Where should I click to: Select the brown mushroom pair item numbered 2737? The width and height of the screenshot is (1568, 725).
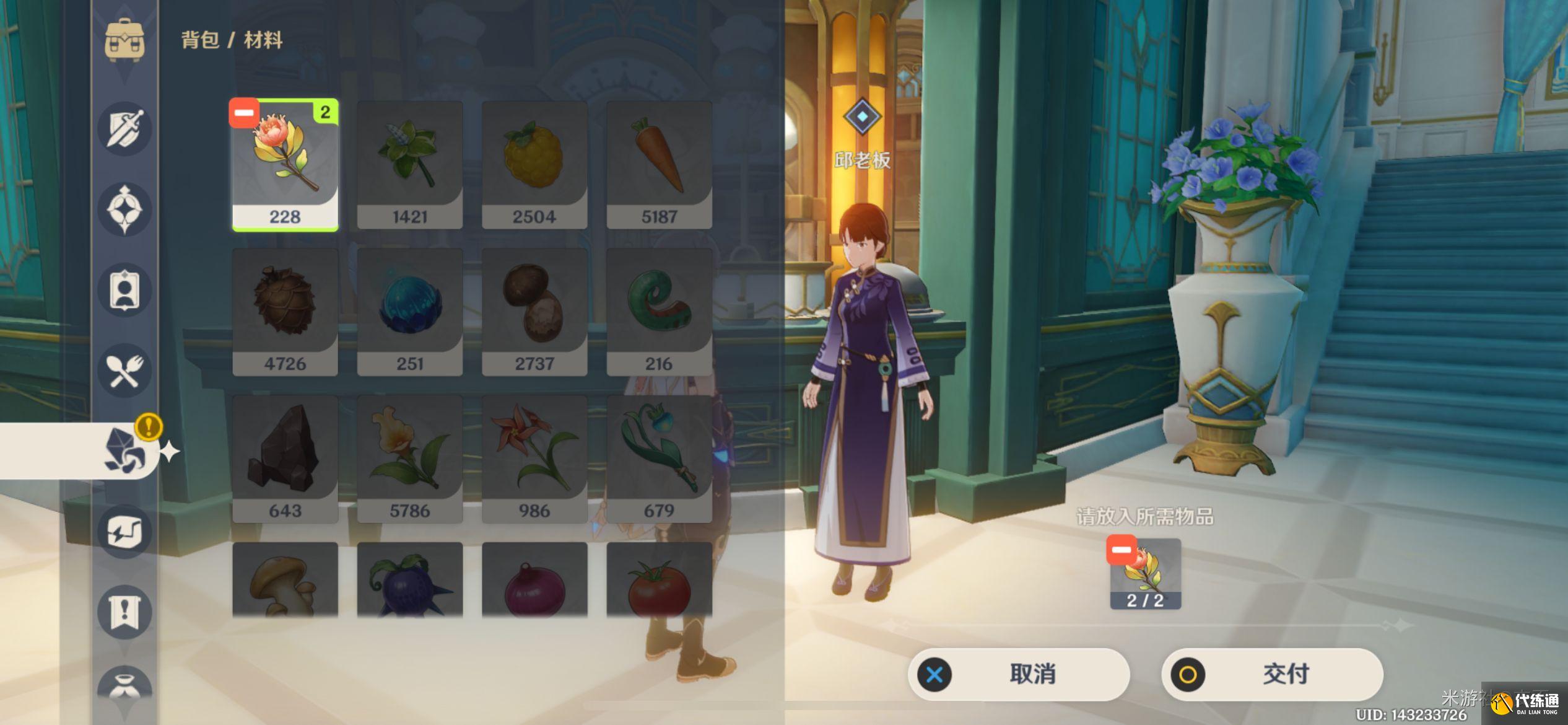click(x=534, y=312)
